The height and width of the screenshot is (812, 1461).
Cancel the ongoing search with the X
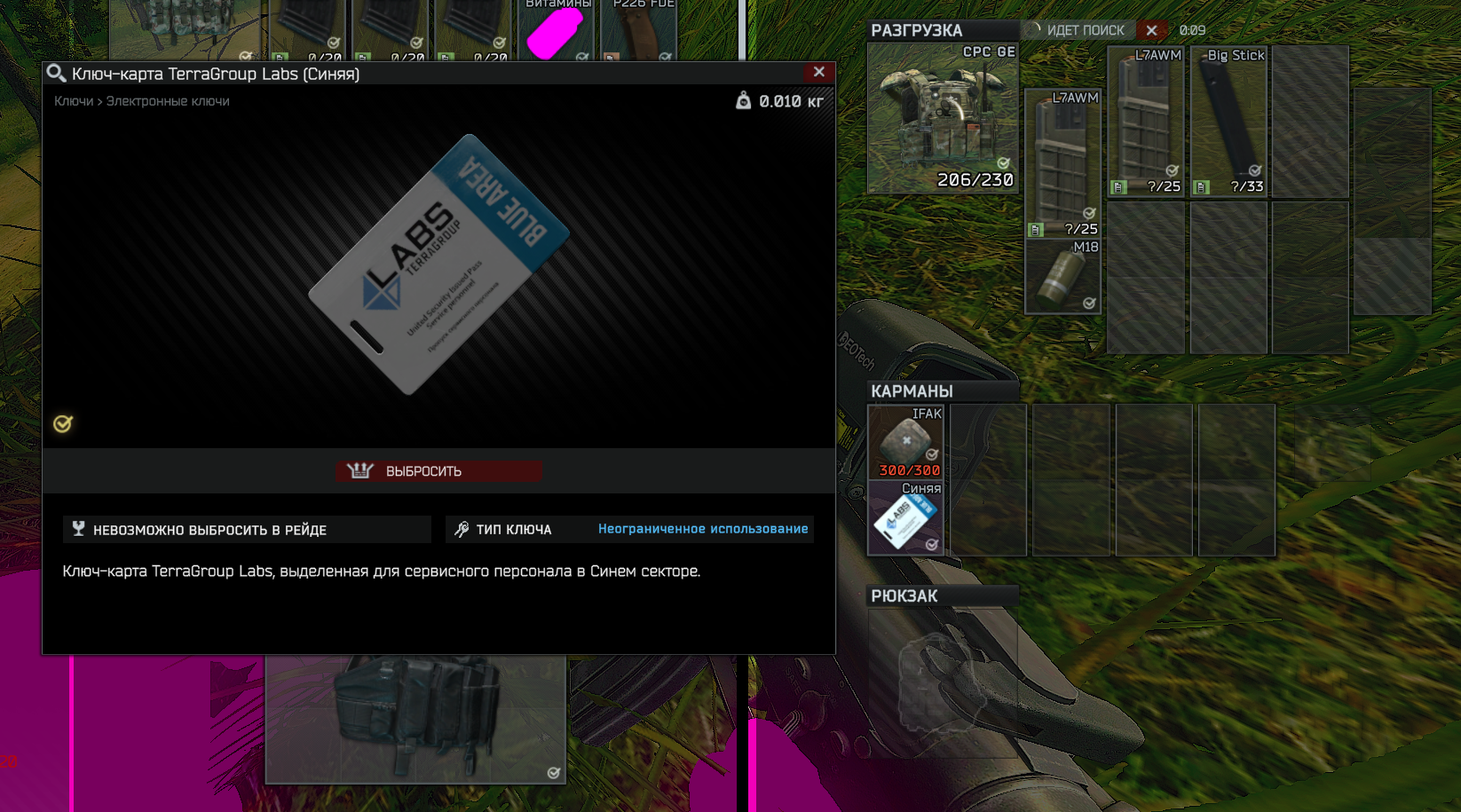coord(1151,30)
